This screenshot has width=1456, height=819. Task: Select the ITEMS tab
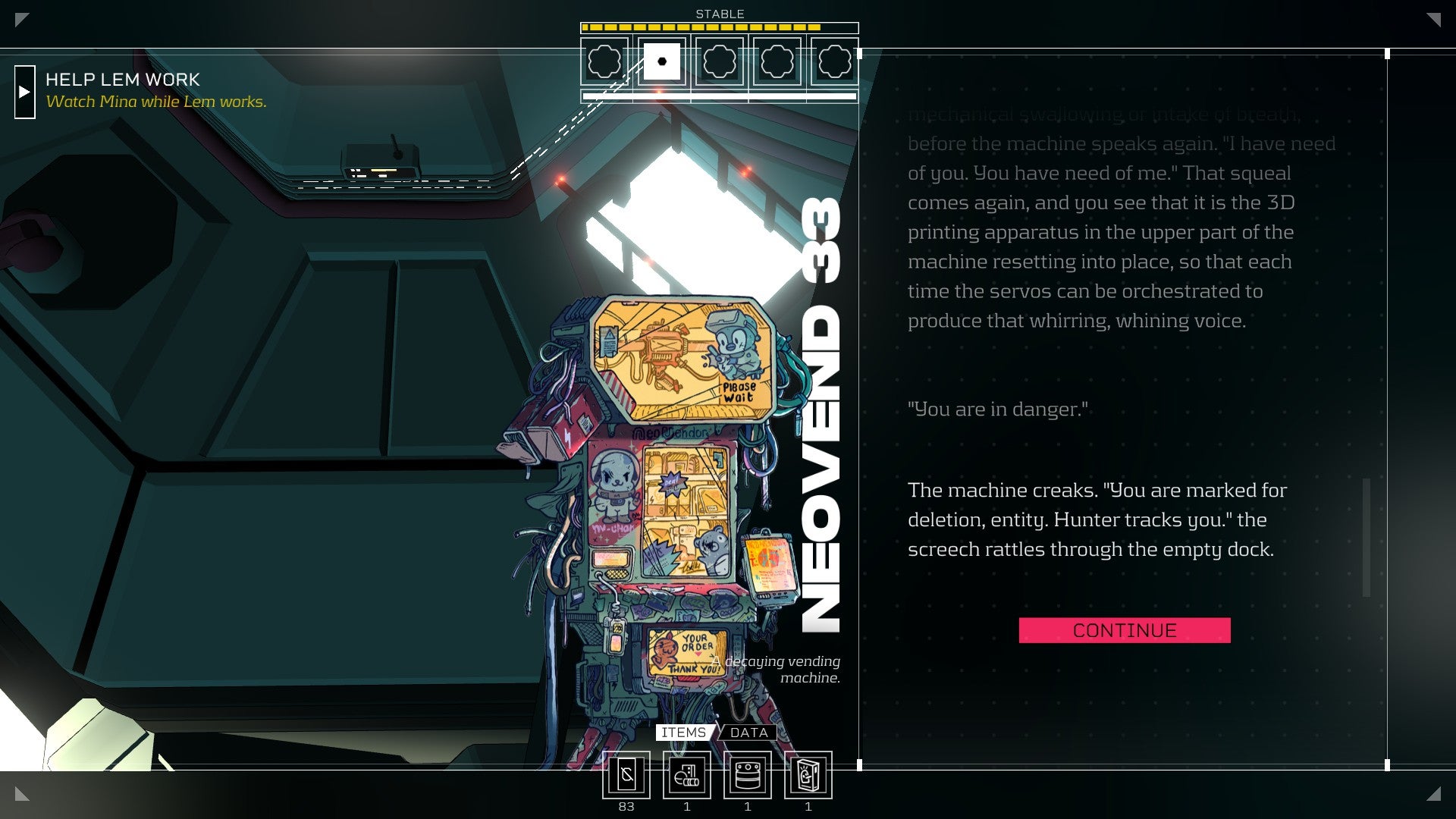pos(683,733)
